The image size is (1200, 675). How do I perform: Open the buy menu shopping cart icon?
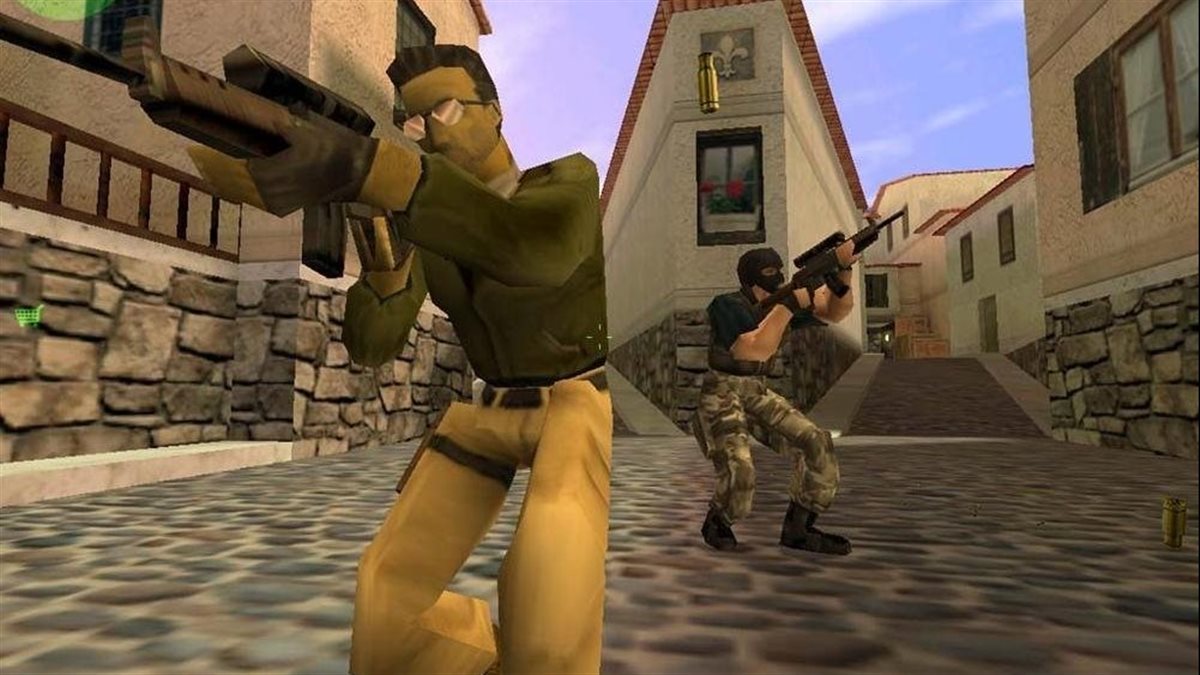click(x=28, y=316)
